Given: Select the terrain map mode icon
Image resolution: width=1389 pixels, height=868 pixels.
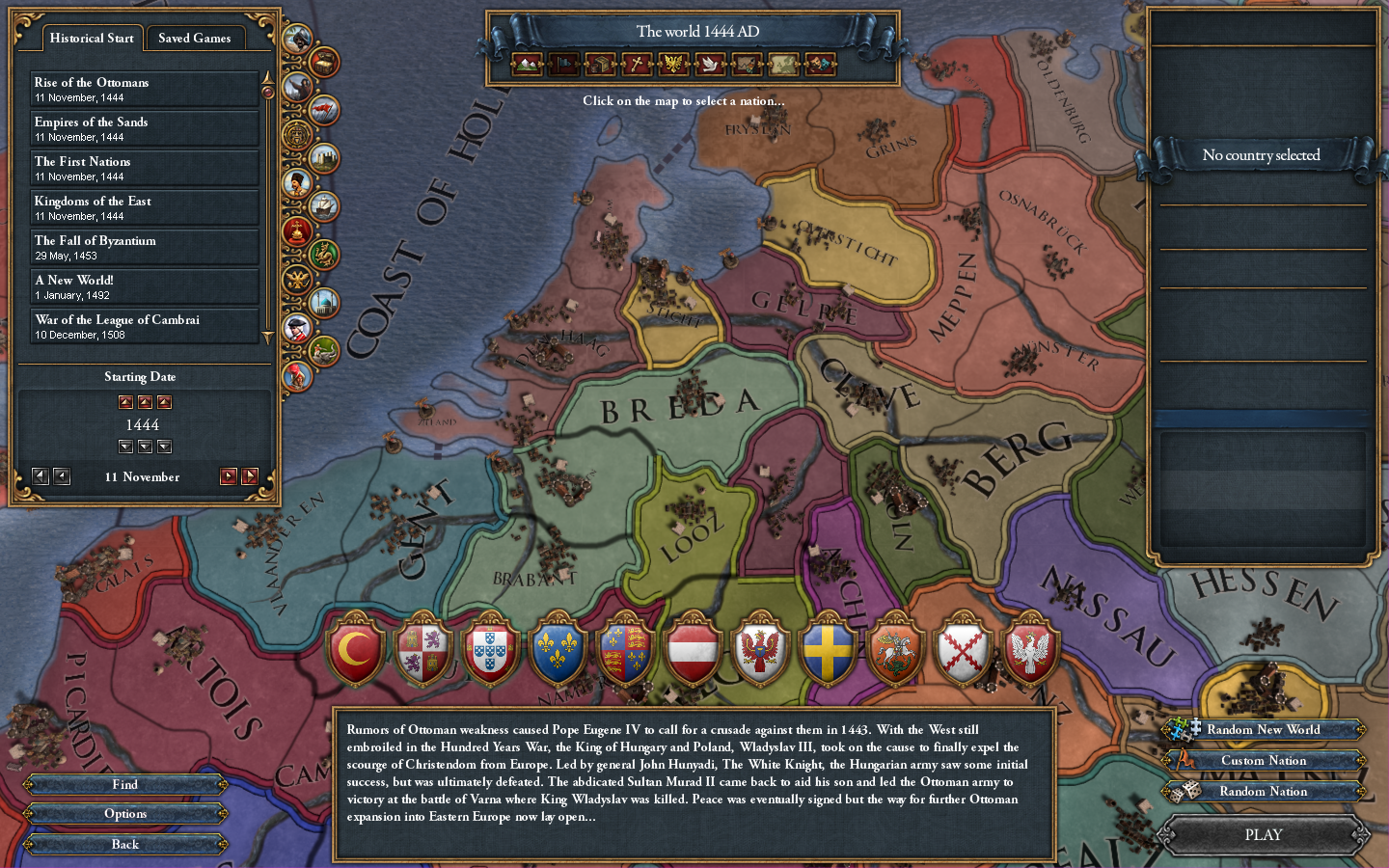Looking at the screenshot, I should pyautogui.click(x=528, y=65).
